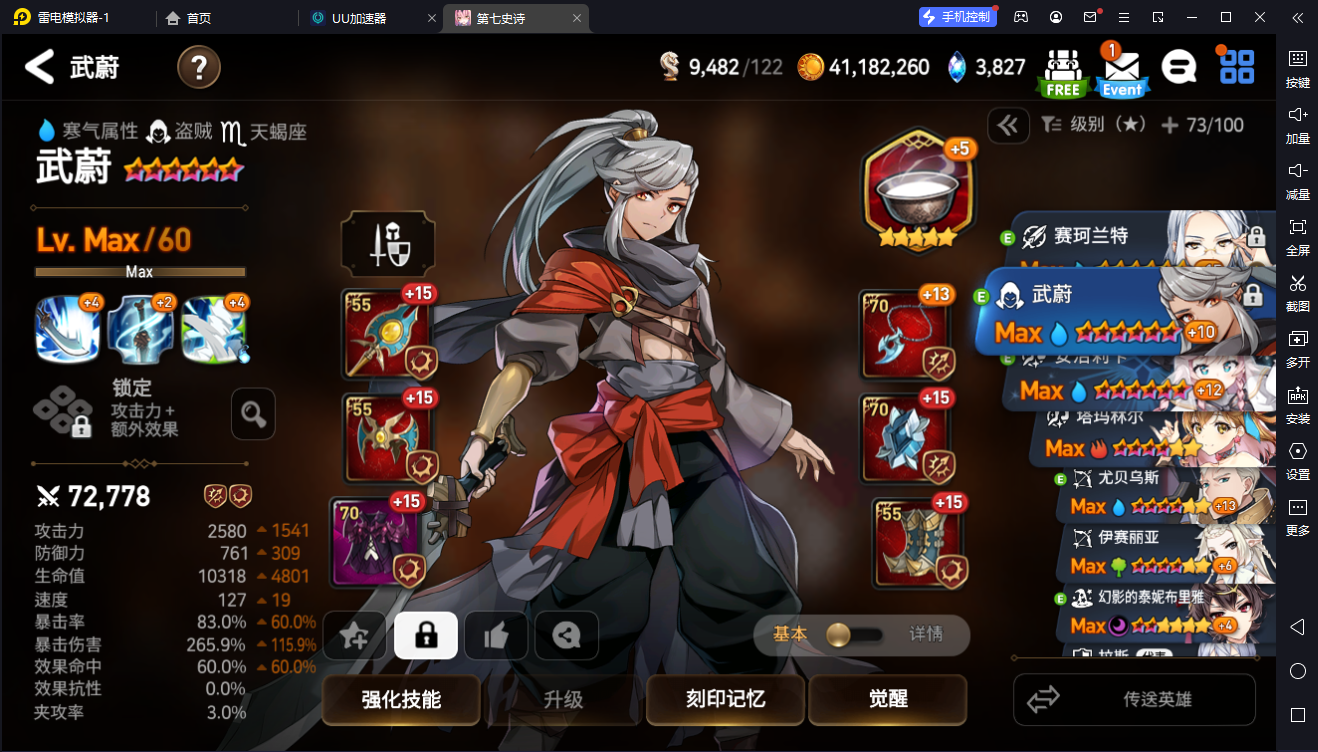1318x752 pixels.
Task: Open the question mark help button
Action: 199,67
